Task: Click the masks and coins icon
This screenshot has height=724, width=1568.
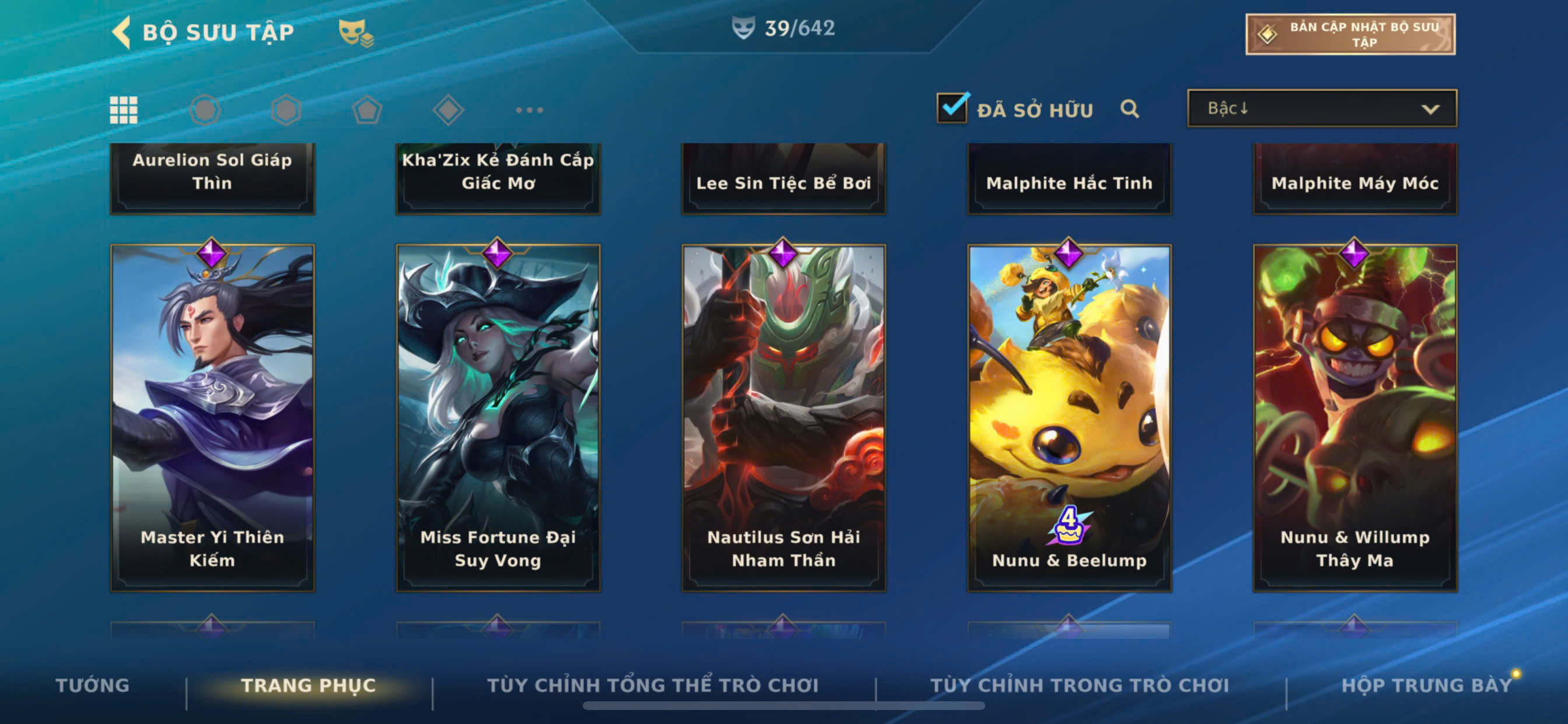Action: (x=356, y=32)
